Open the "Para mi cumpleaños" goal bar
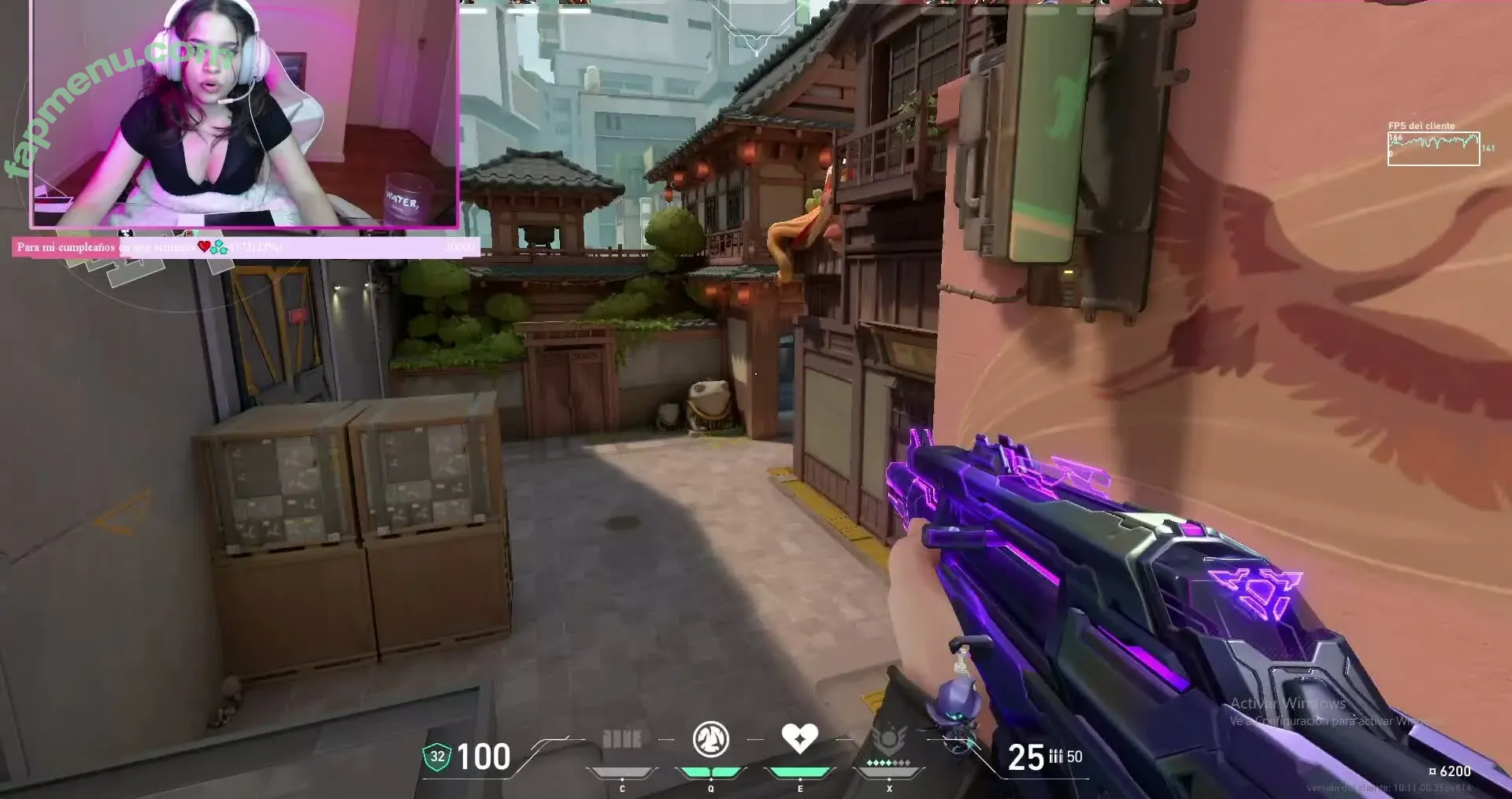The image size is (1512, 799). click(246, 247)
